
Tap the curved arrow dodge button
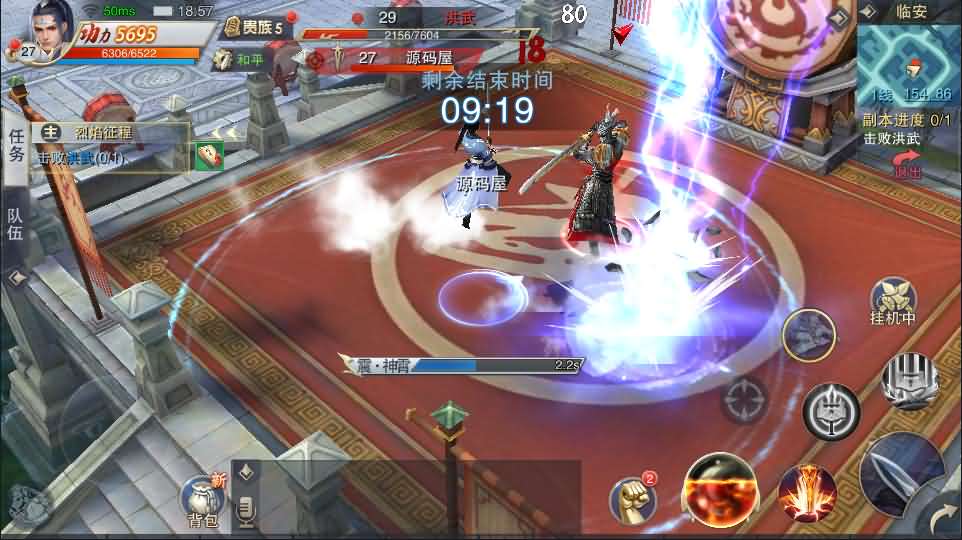(942, 520)
